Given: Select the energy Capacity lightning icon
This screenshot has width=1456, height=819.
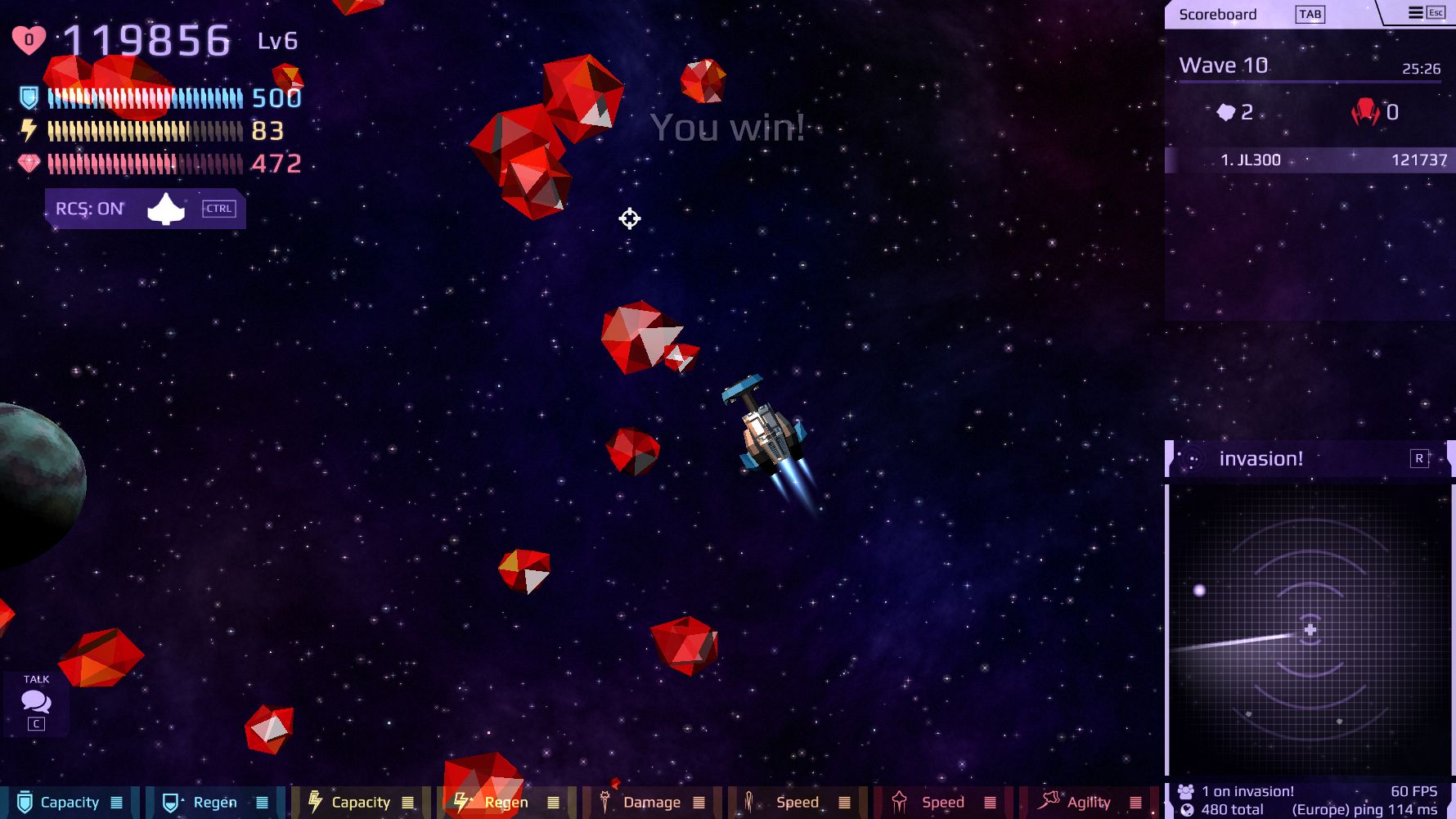Looking at the screenshot, I should 315,802.
